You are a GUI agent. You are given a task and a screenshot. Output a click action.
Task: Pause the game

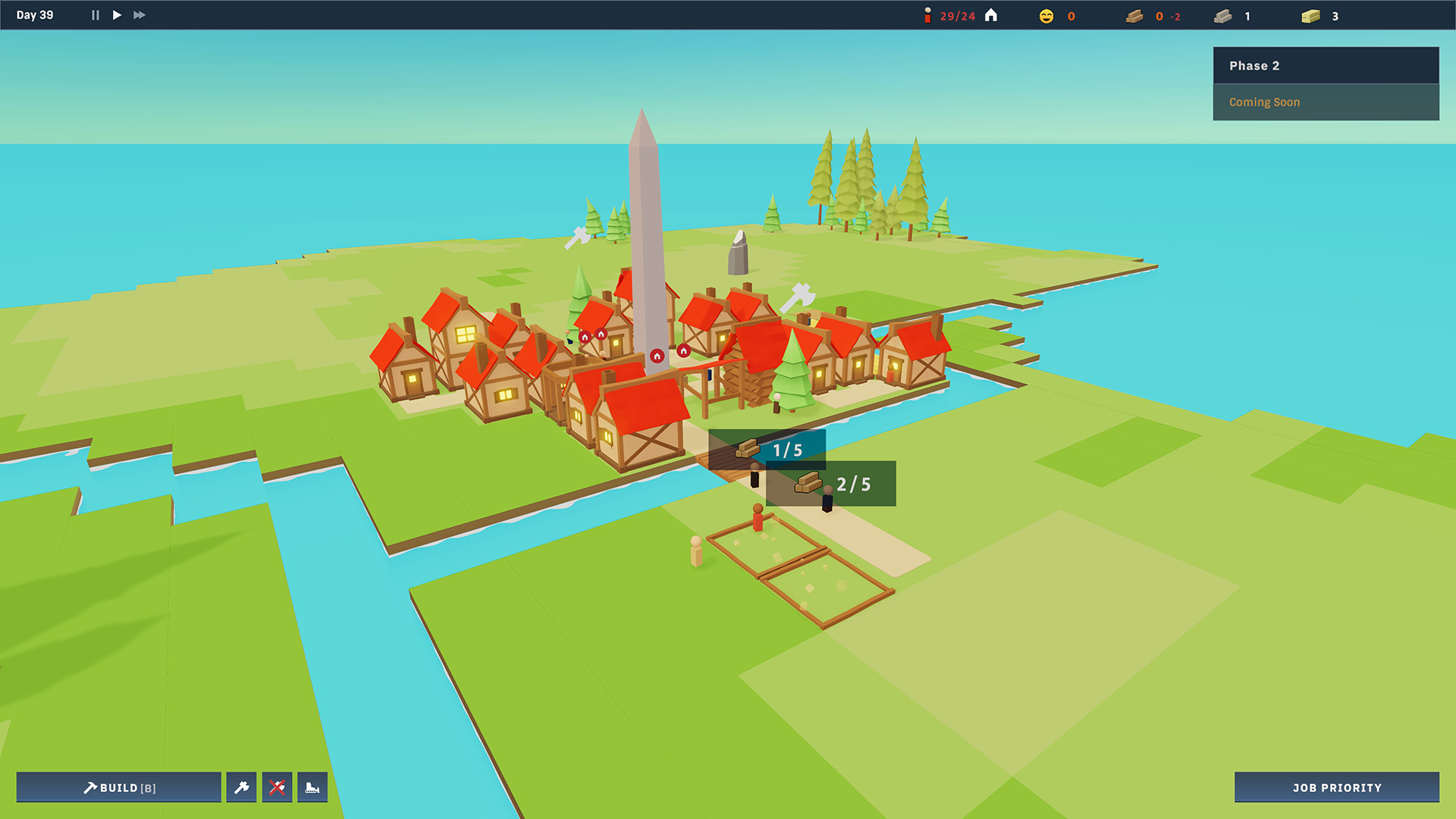point(95,14)
